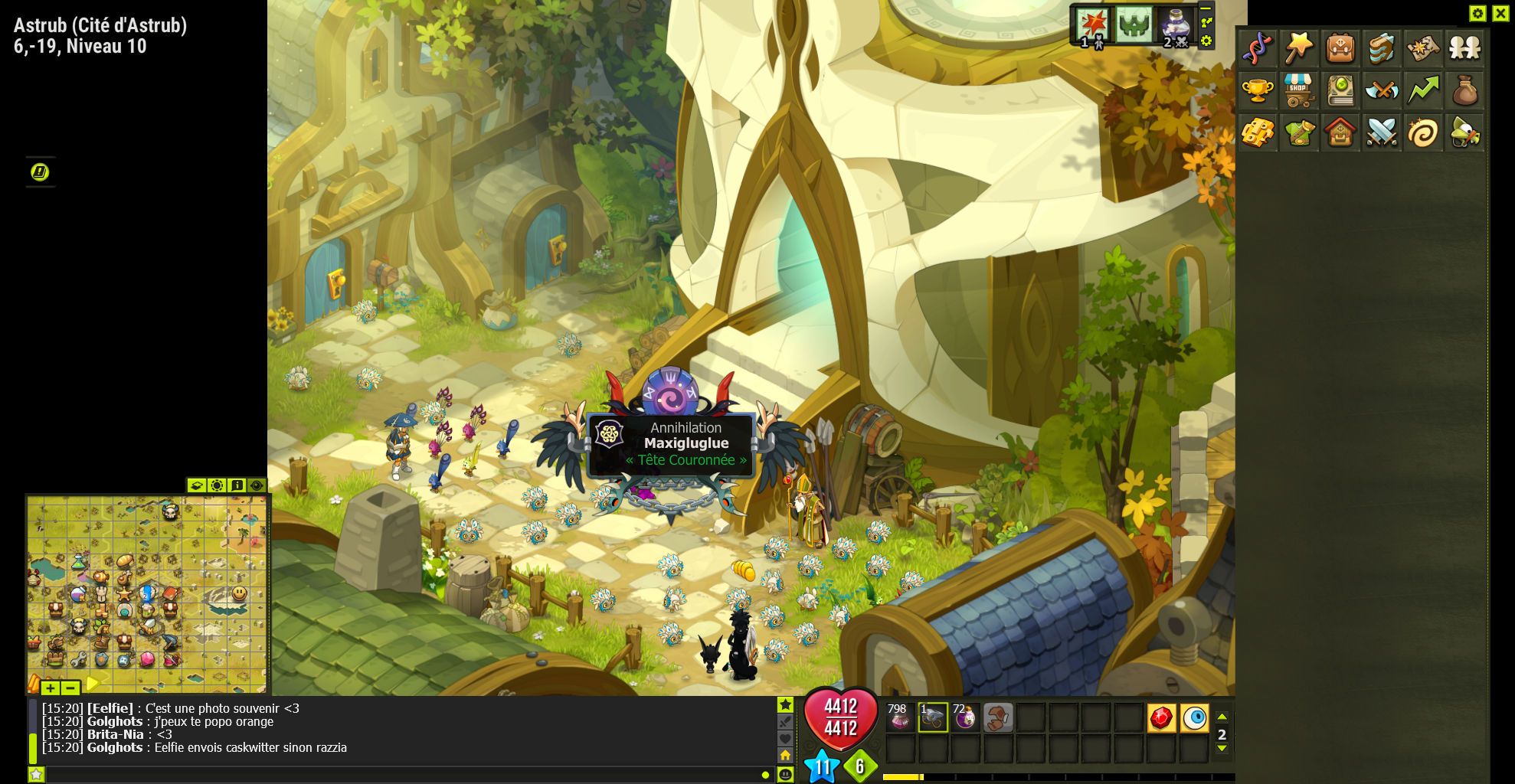Open the backpack inventory menu
The height and width of the screenshot is (784, 1515).
1340,49
